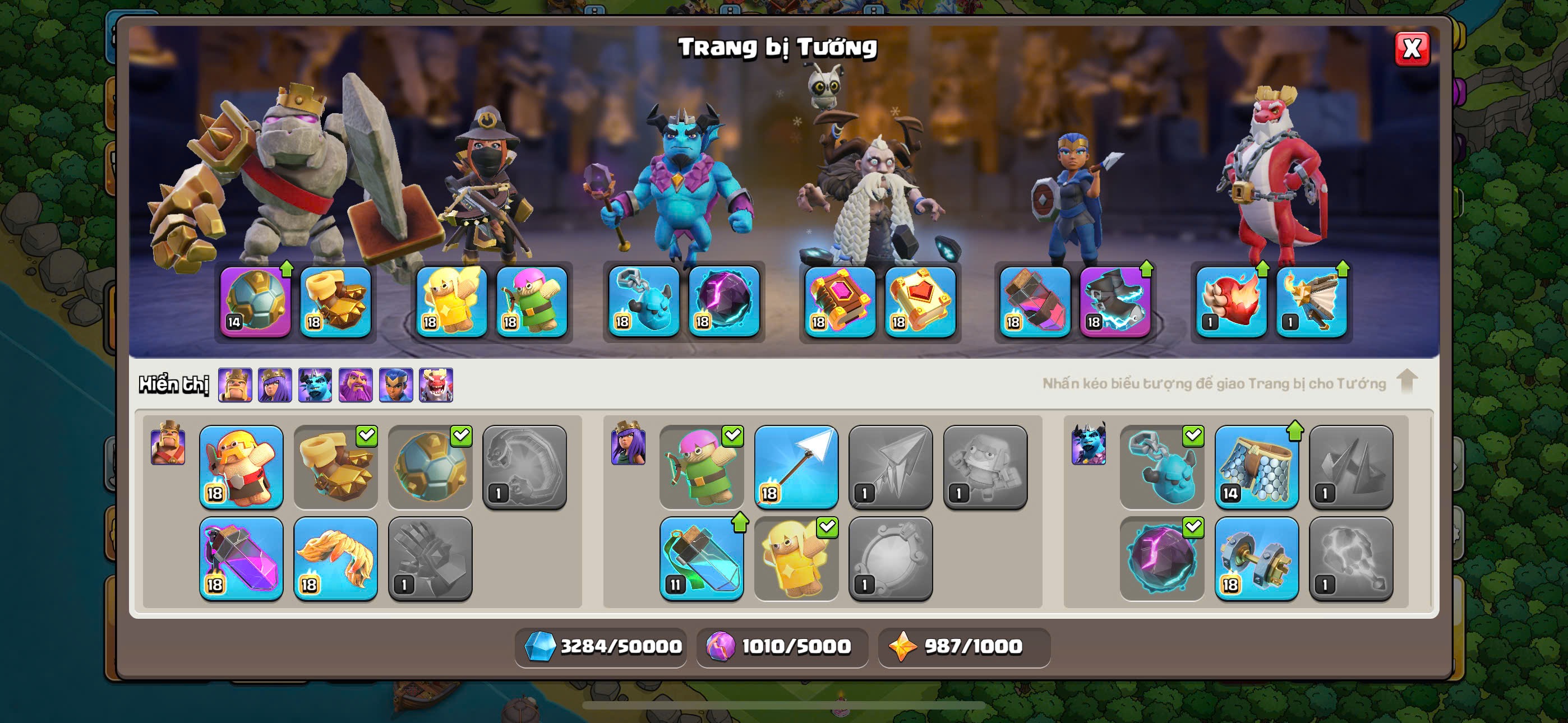Select the flaming Vampstache equipment

(x=335, y=558)
